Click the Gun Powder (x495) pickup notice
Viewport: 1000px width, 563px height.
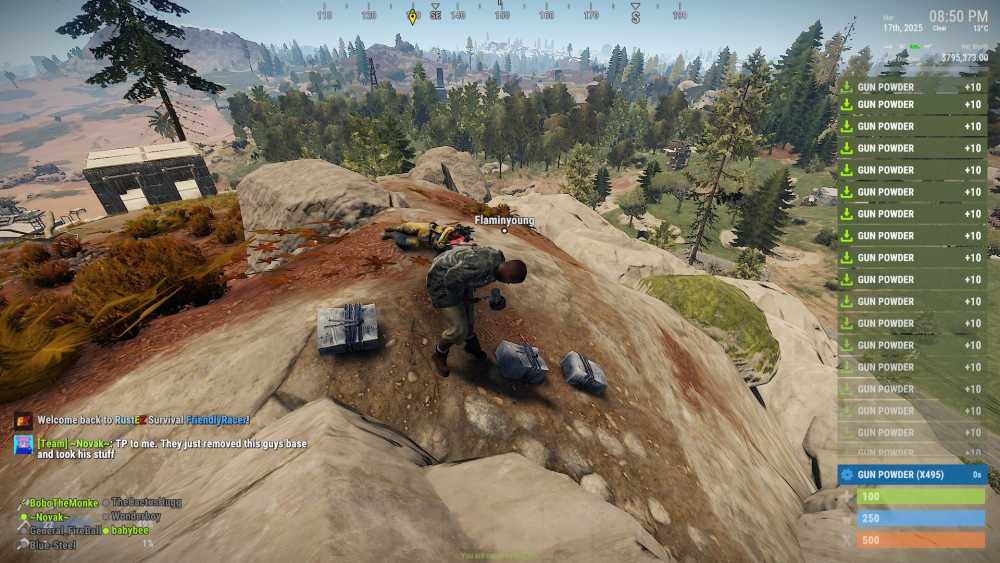click(x=912, y=474)
